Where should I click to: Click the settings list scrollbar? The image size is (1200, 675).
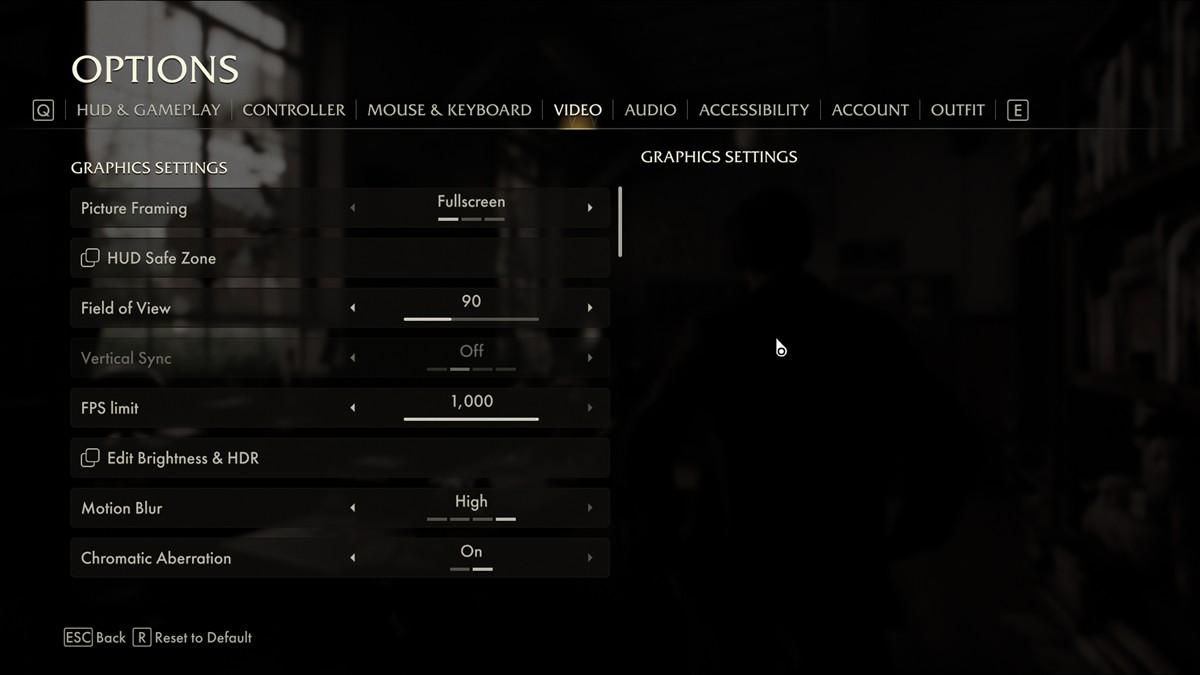coord(621,221)
